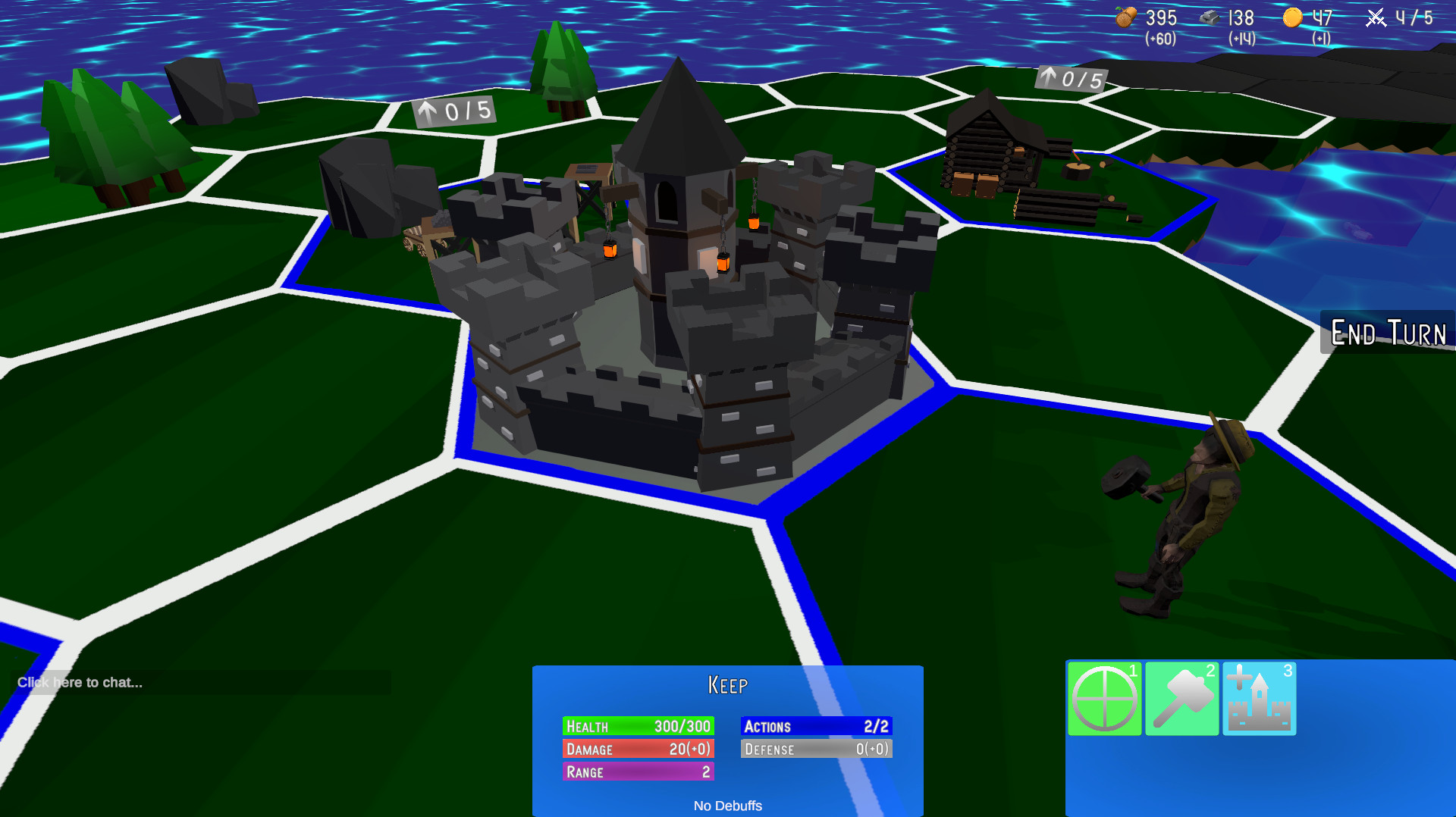The image size is (1456, 817).
Task: Click the green Health 300/300 bar
Action: [x=637, y=725]
